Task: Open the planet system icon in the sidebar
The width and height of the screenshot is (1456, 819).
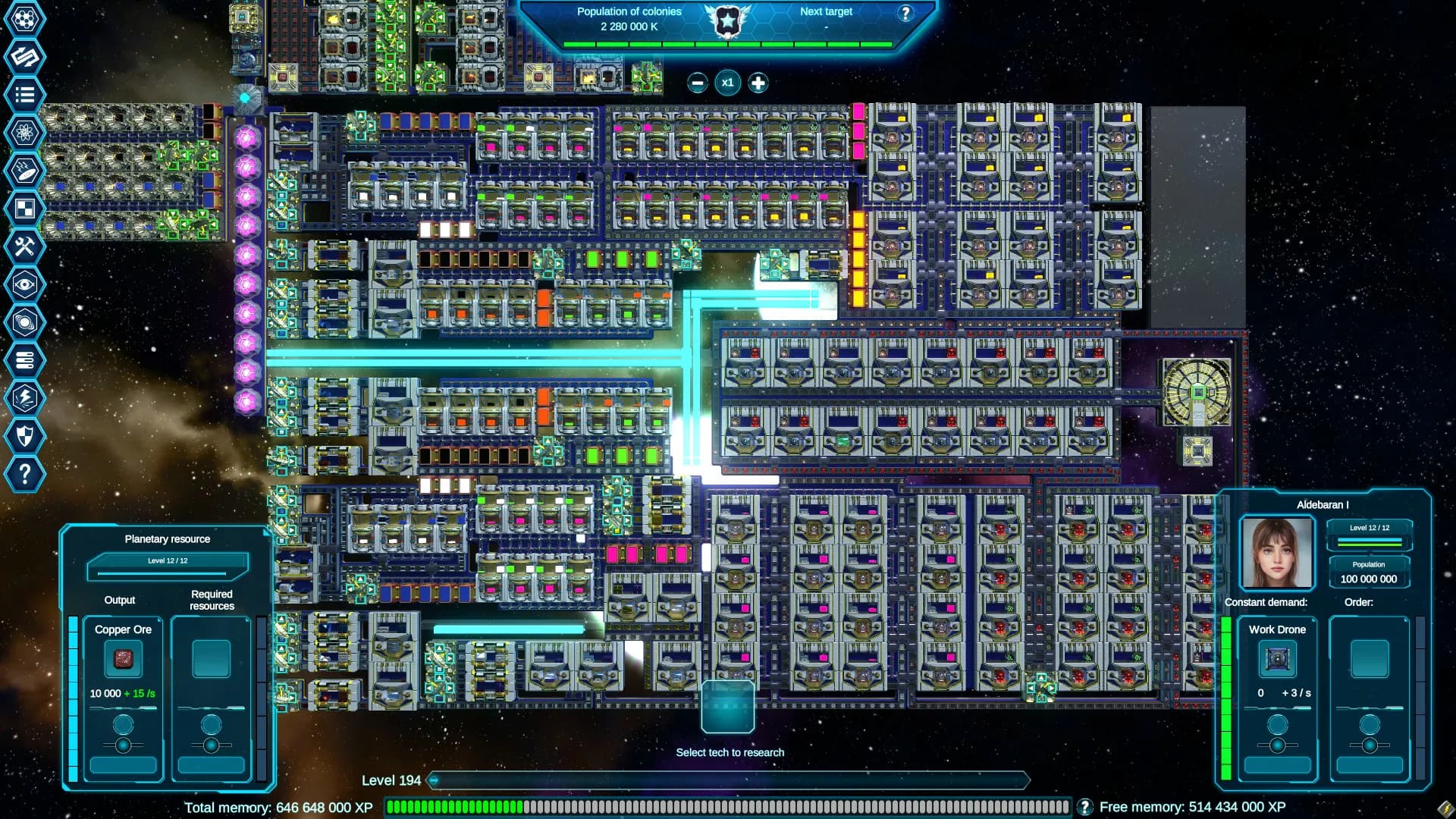Action: pyautogui.click(x=25, y=322)
